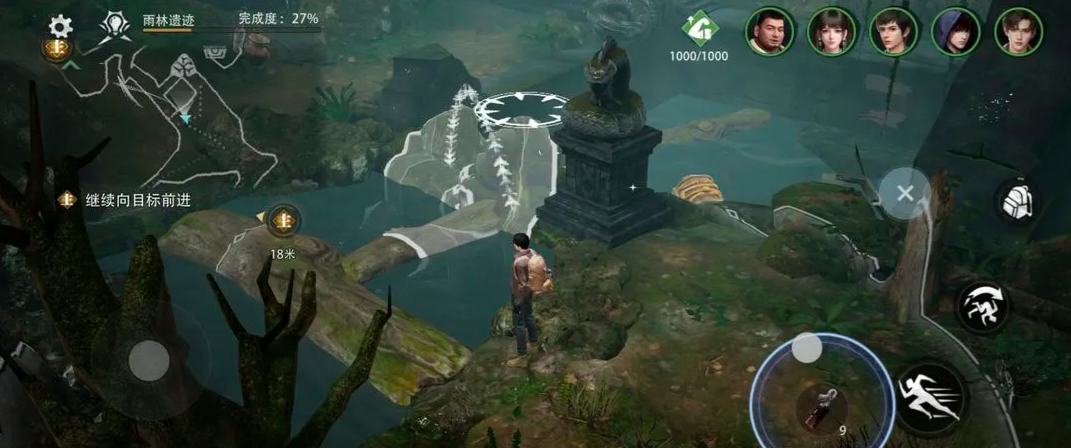Choose the female character with bangs portrait
This screenshot has width=1071, height=448.
click(x=832, y=32)
